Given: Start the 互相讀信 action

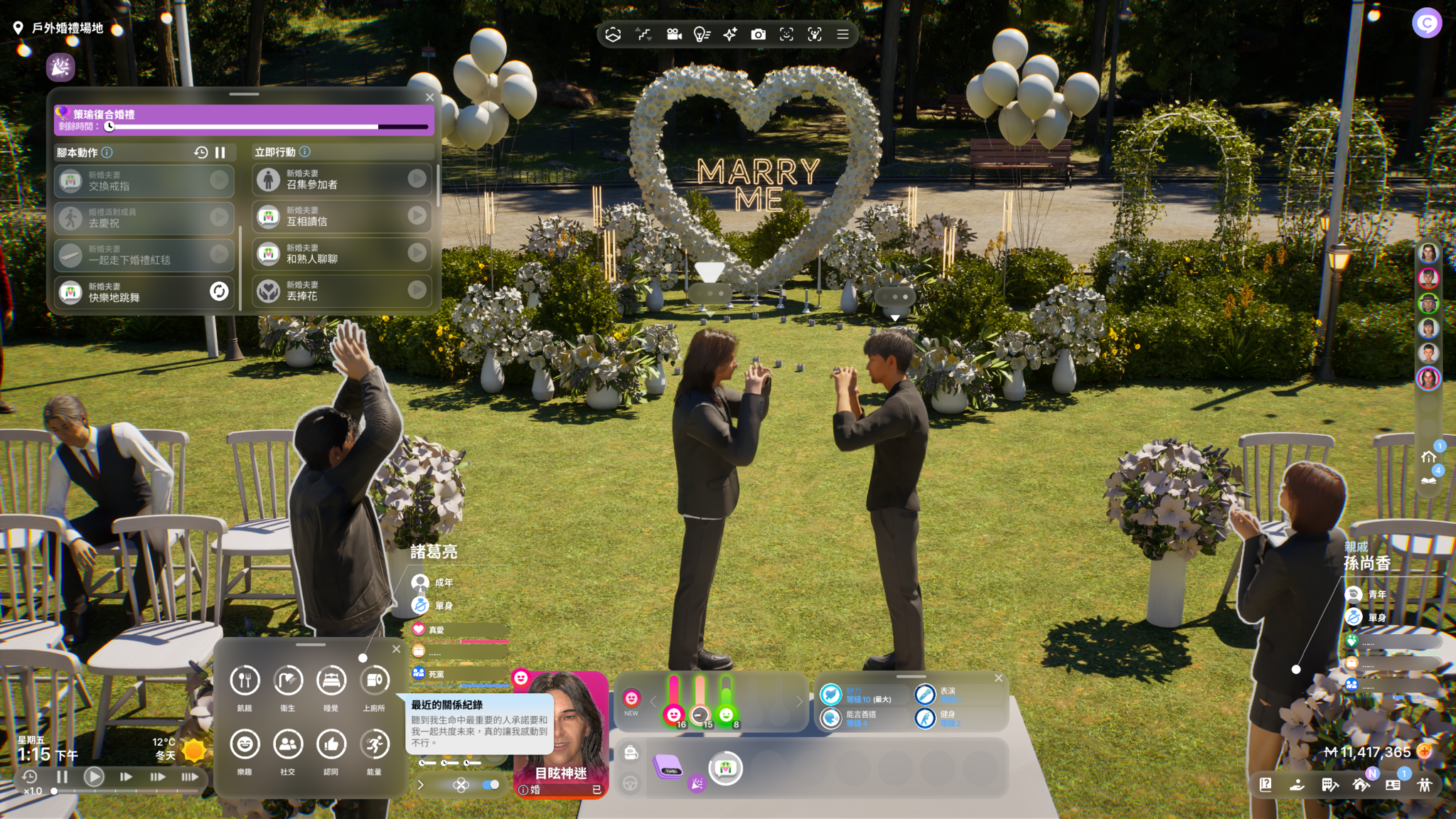Looking at the screenshot, I should click(x=417, y=215).
